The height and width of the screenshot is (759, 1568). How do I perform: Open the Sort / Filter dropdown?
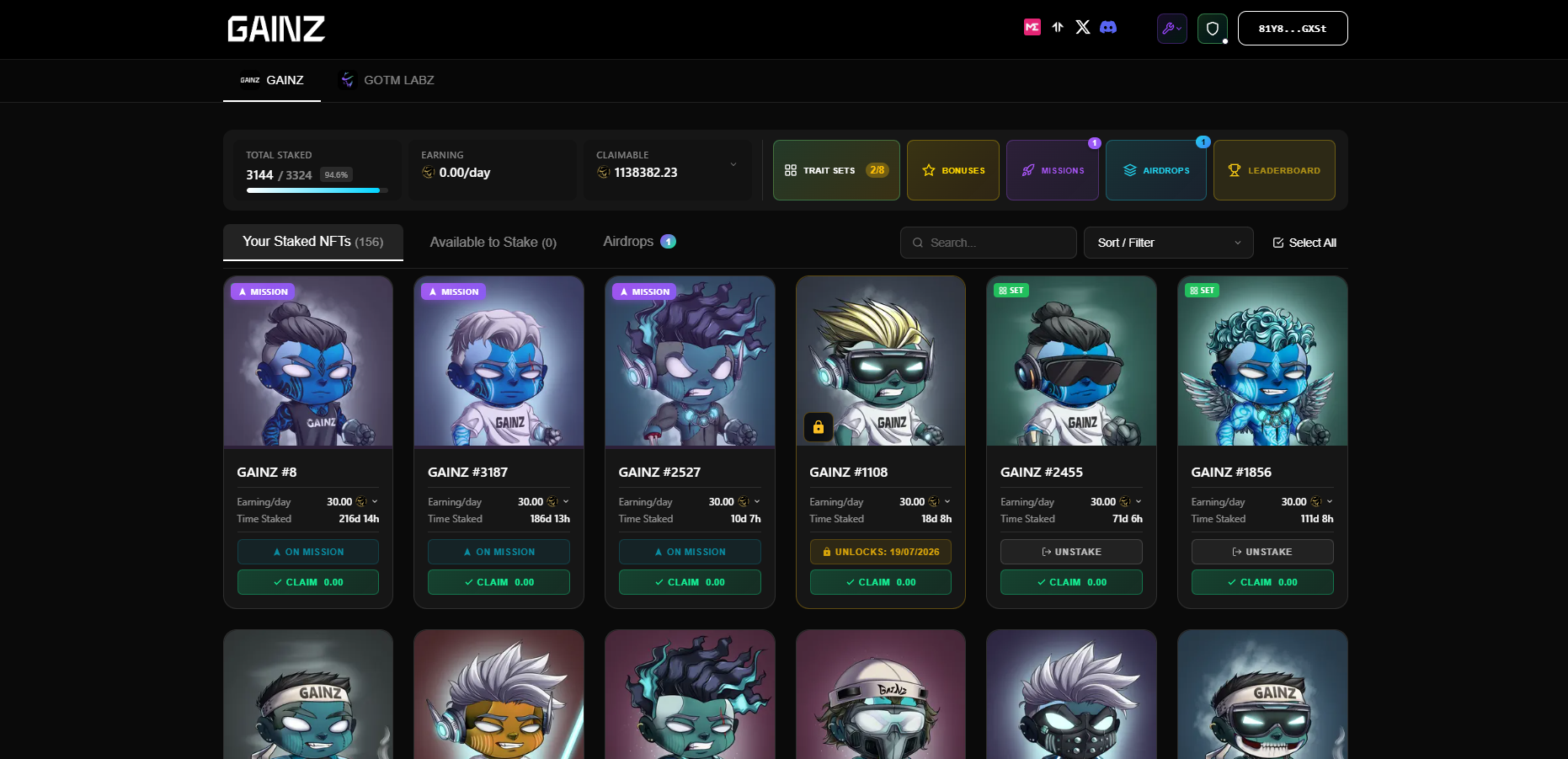pyautogui.click(x=1168, y=243)
